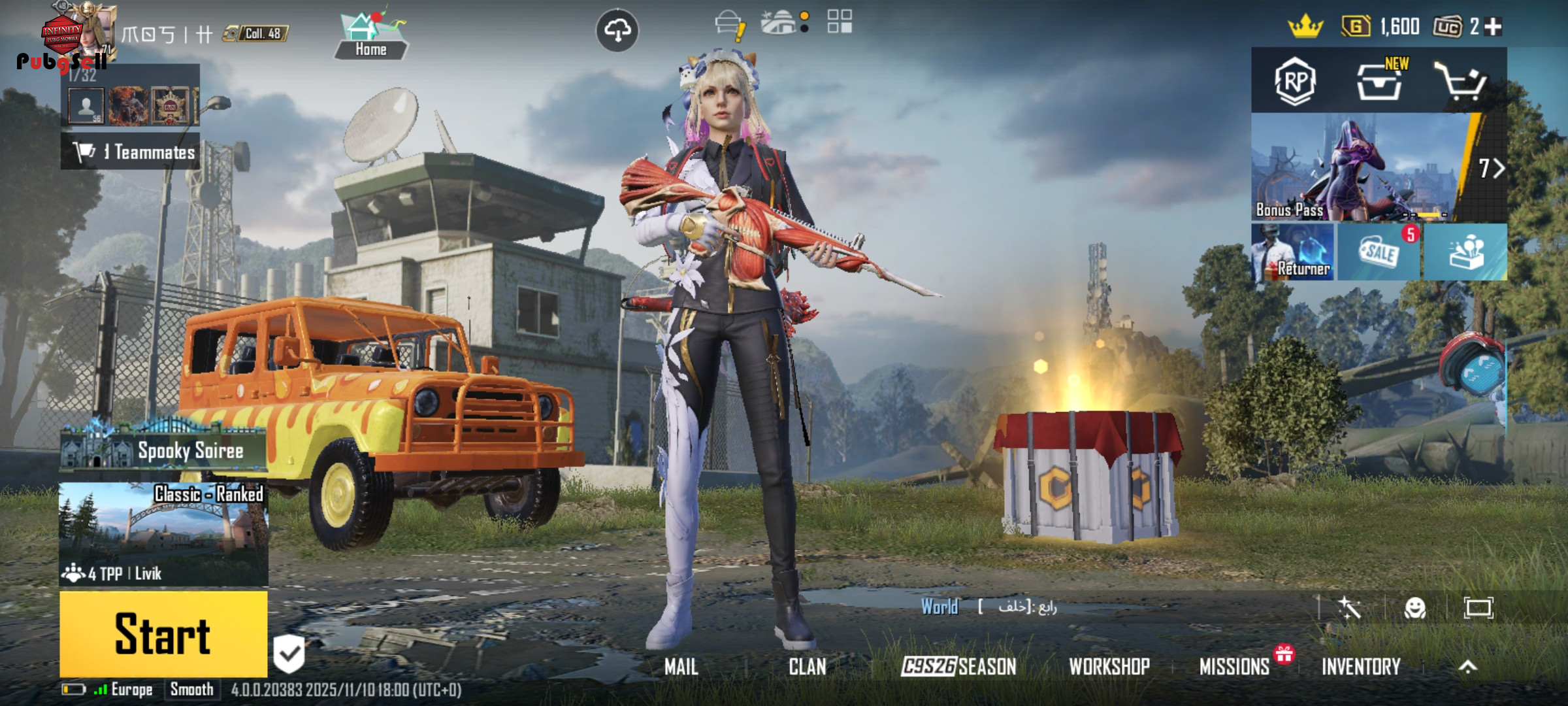Screen dimensions: 1568x706
Task: Open the MISSIONS menu
Action: (x=1234, y=667)
